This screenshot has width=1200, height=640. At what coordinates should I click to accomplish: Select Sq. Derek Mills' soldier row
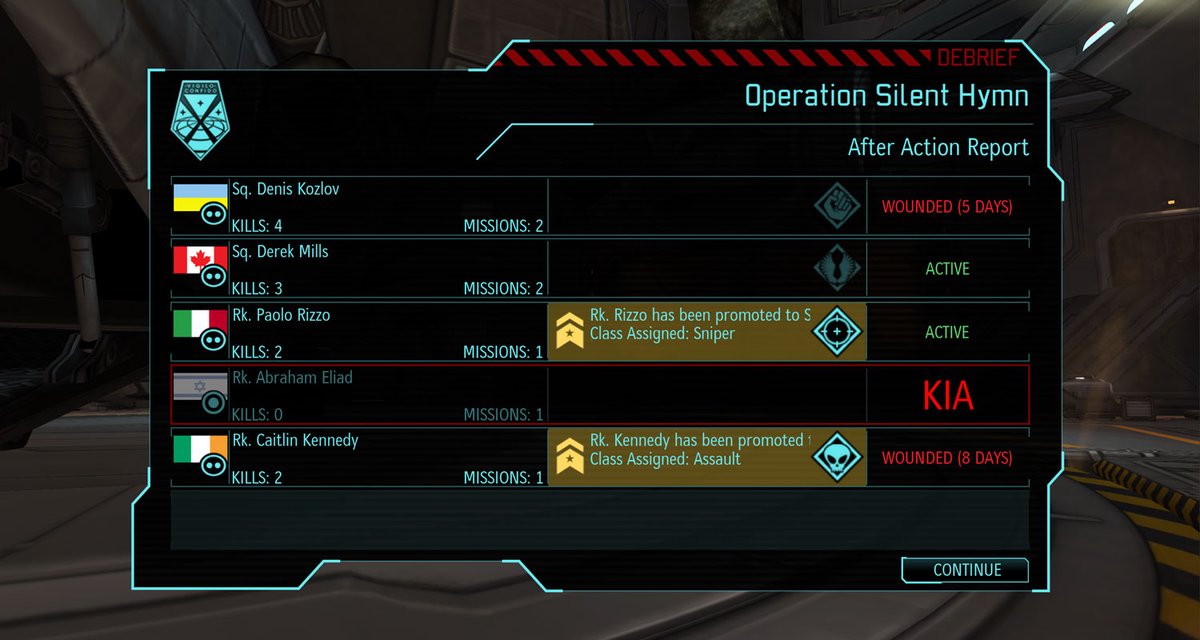(x=360, y=269)
